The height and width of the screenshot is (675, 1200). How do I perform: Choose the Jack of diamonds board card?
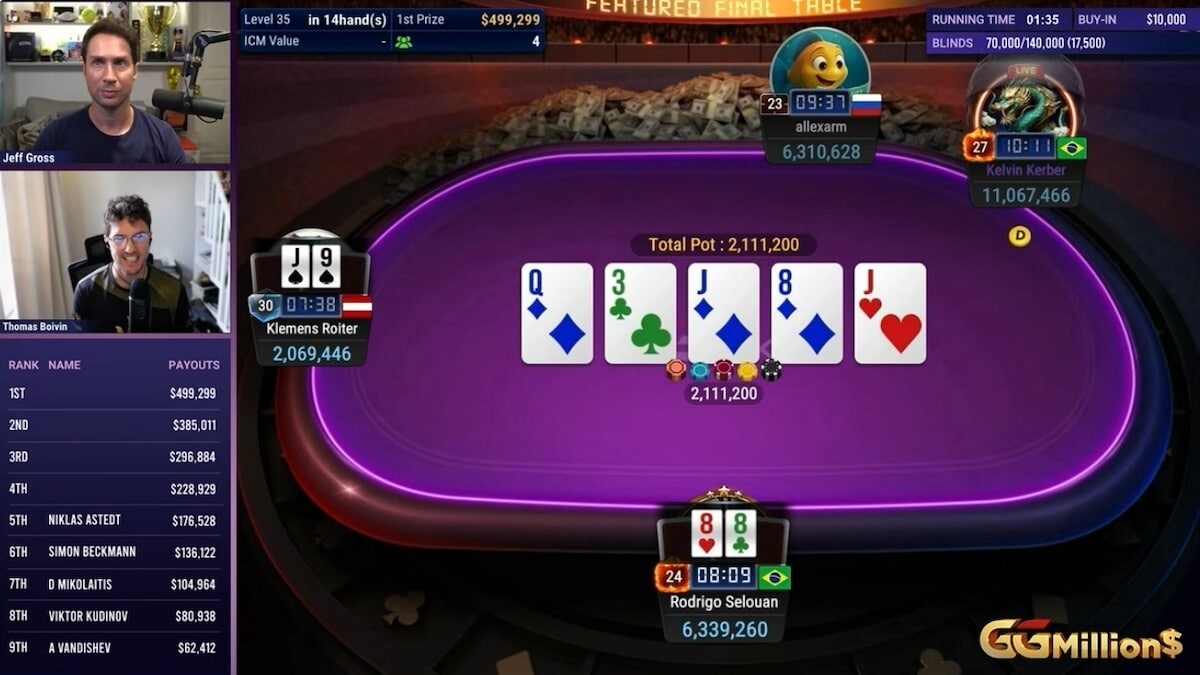click(724, 313)
